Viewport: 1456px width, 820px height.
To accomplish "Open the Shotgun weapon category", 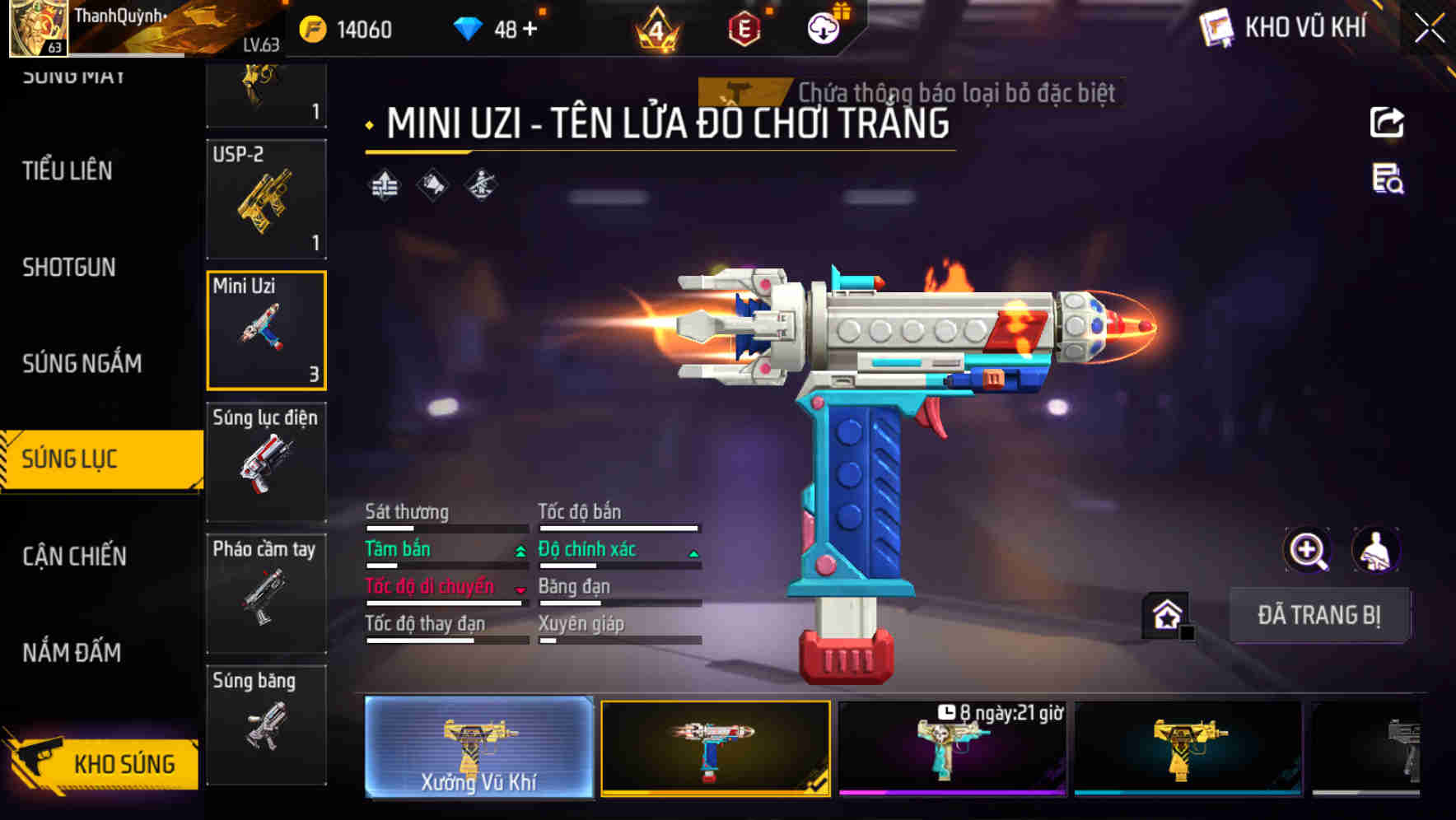I will pyautogui.click(x=69, y=267).
